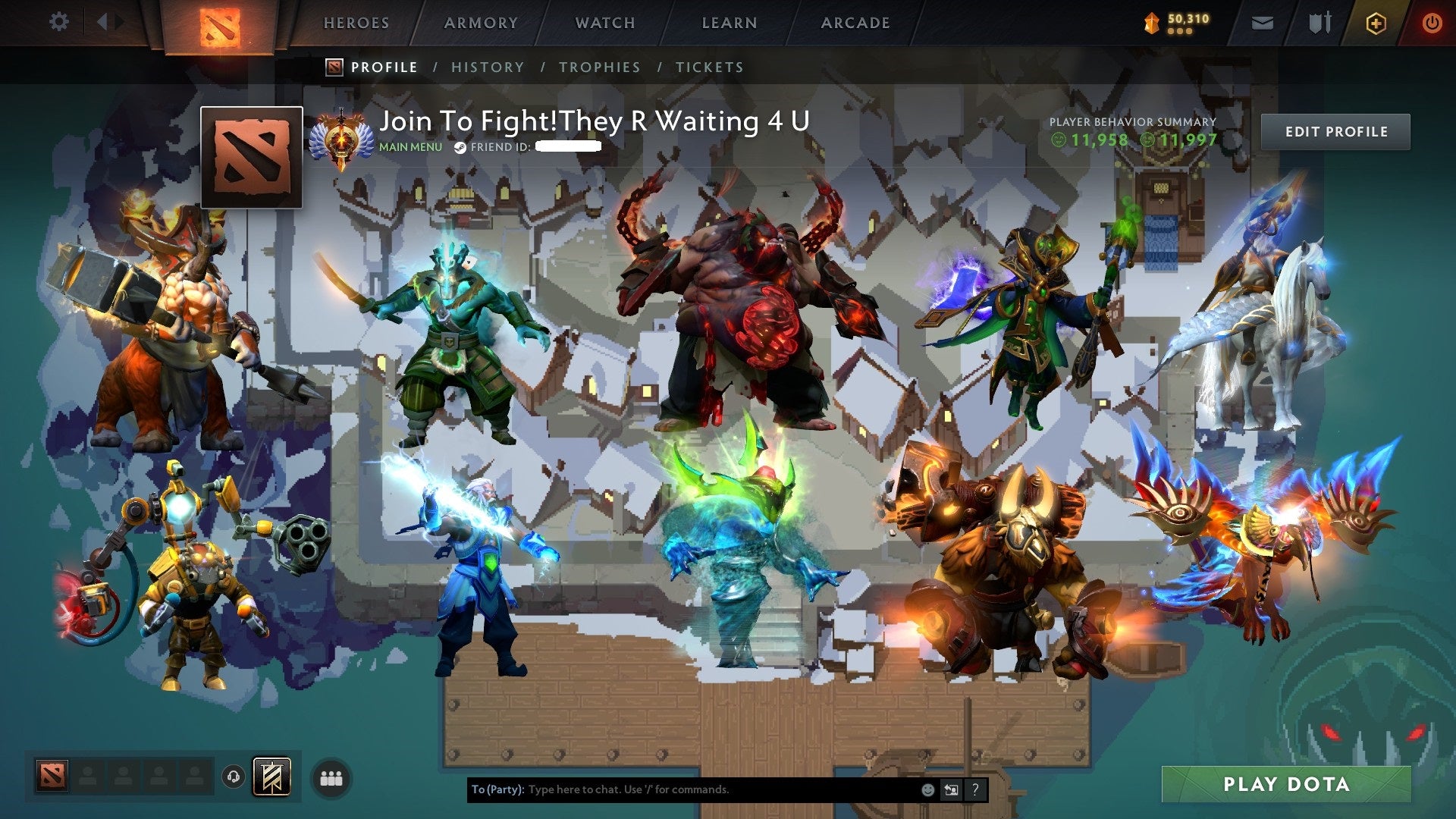
Task: Open the settings gear icon
Action: pos(59,22)
